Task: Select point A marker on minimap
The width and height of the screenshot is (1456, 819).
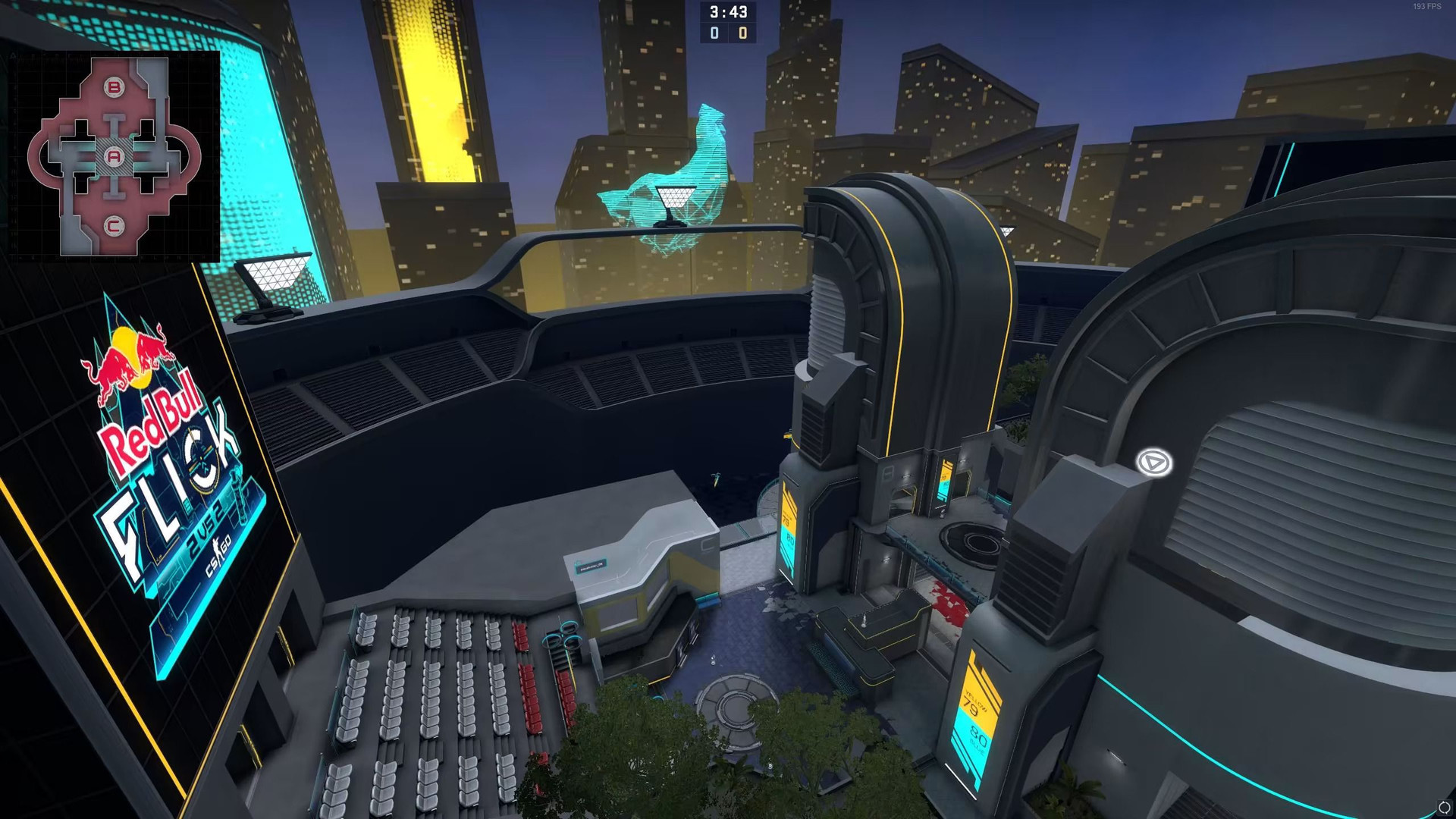Action: (114, 157)
